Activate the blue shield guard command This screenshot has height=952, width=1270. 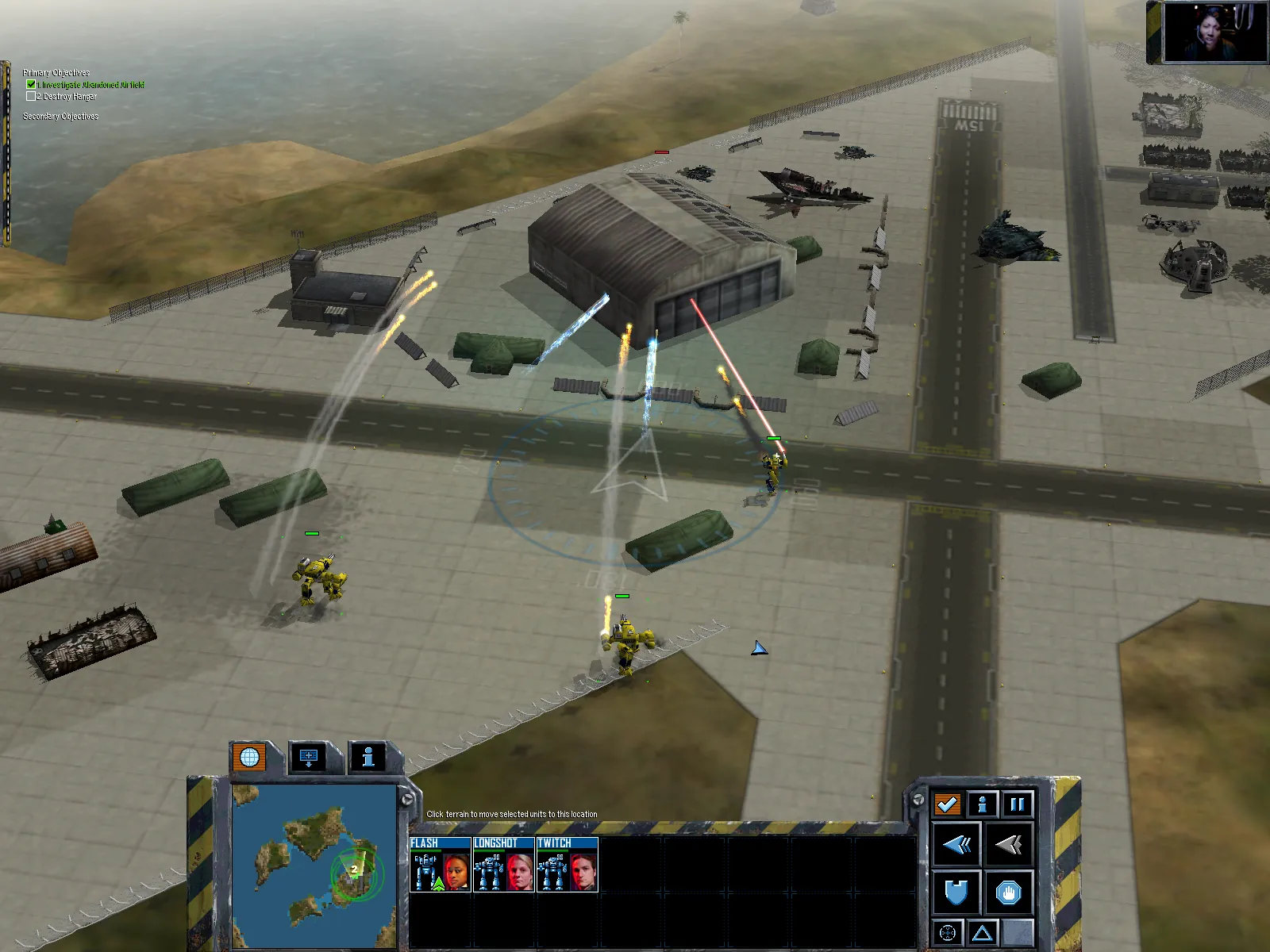pyautogui.click(x=956, y=893)
